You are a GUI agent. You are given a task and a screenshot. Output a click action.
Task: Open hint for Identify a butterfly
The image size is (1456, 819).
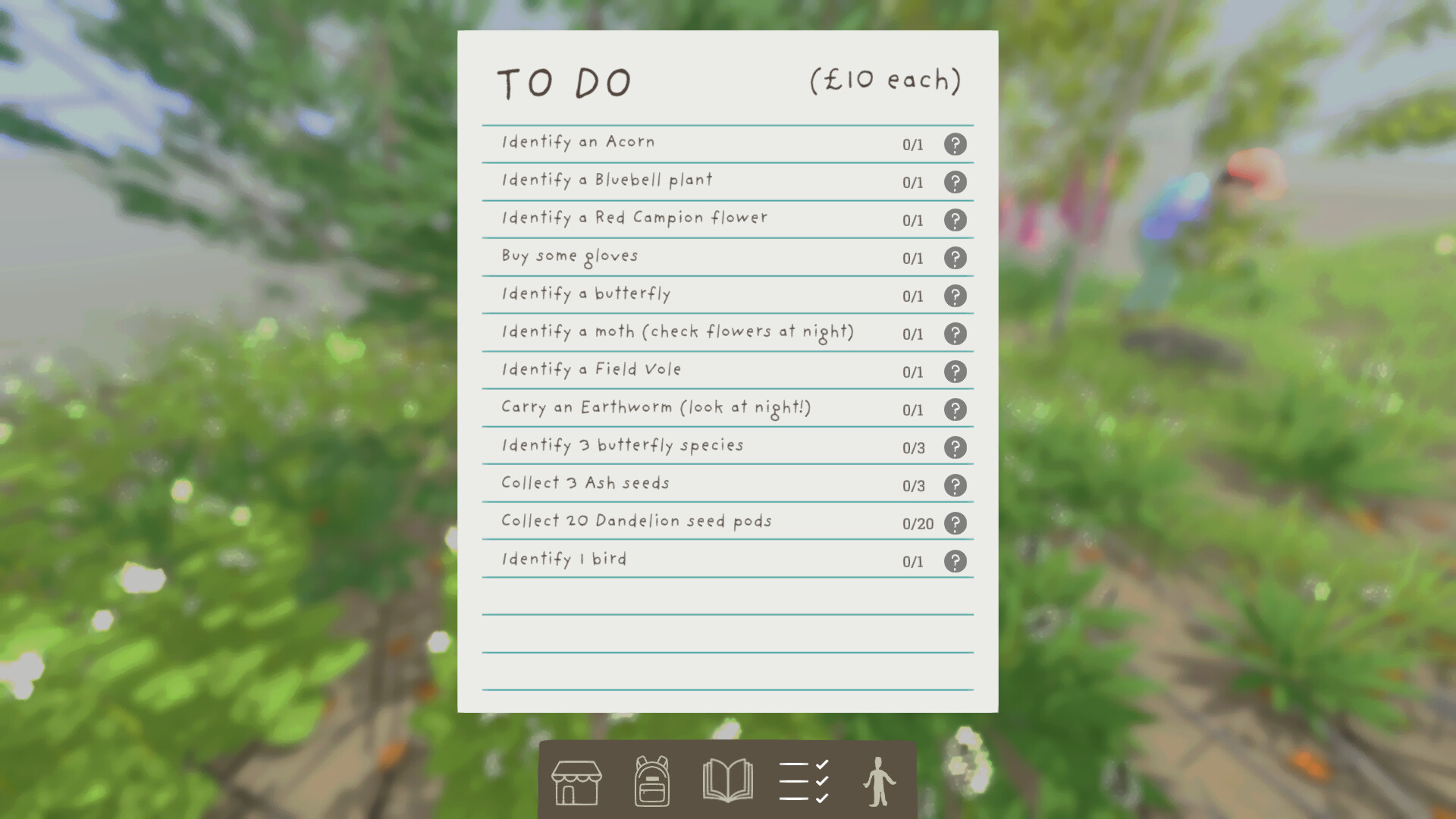click(x=955, y=296)
